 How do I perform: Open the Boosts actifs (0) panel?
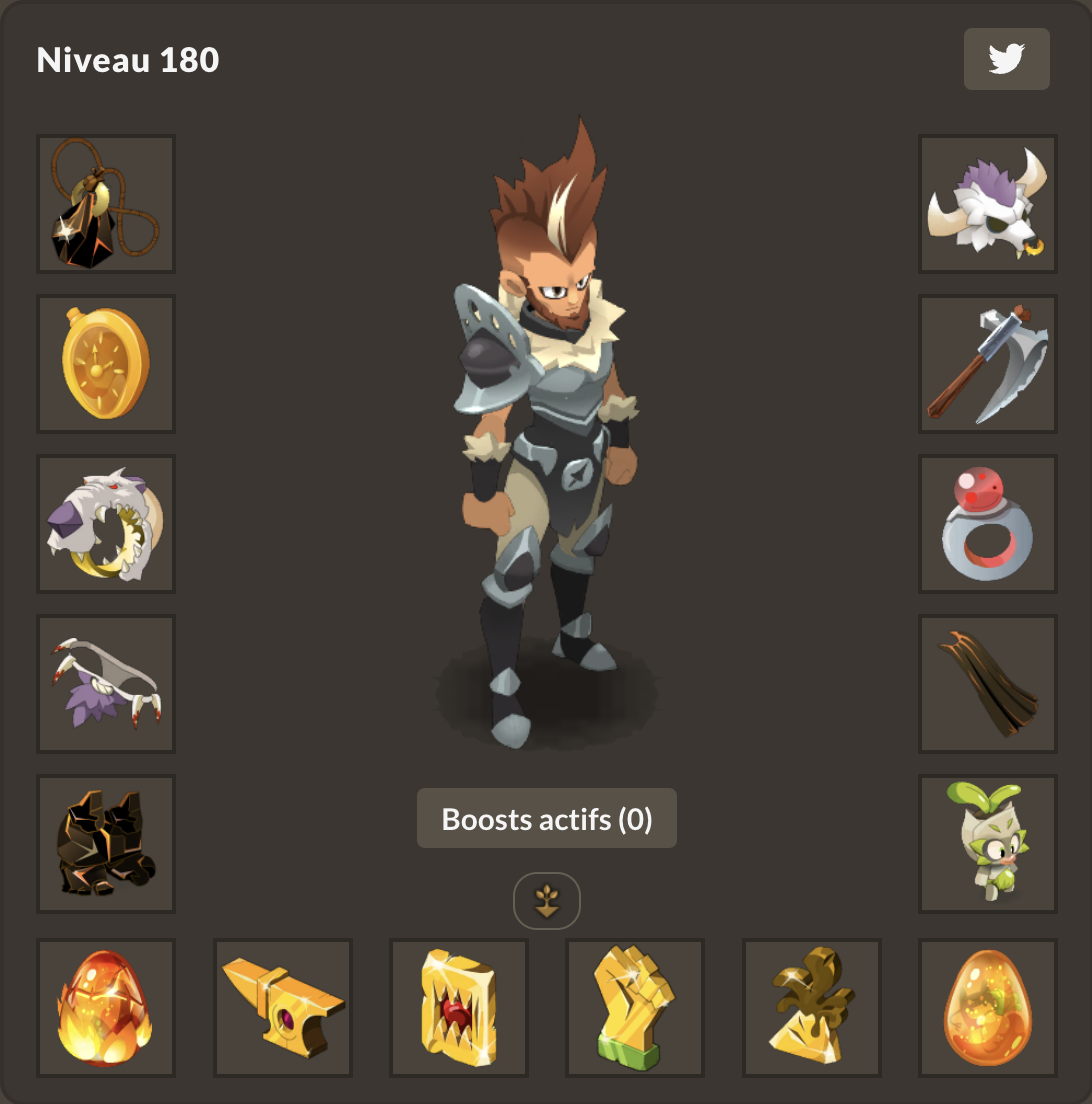coord(546,819)
